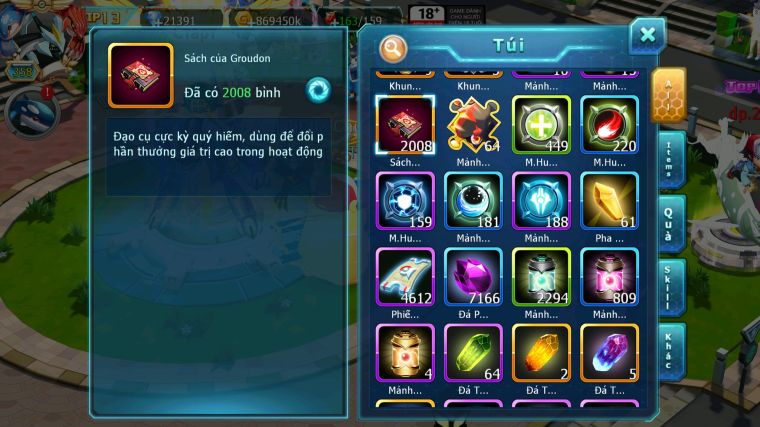
Task: Pick the purple gem stack of 7166
Action: tap(473, 277)
